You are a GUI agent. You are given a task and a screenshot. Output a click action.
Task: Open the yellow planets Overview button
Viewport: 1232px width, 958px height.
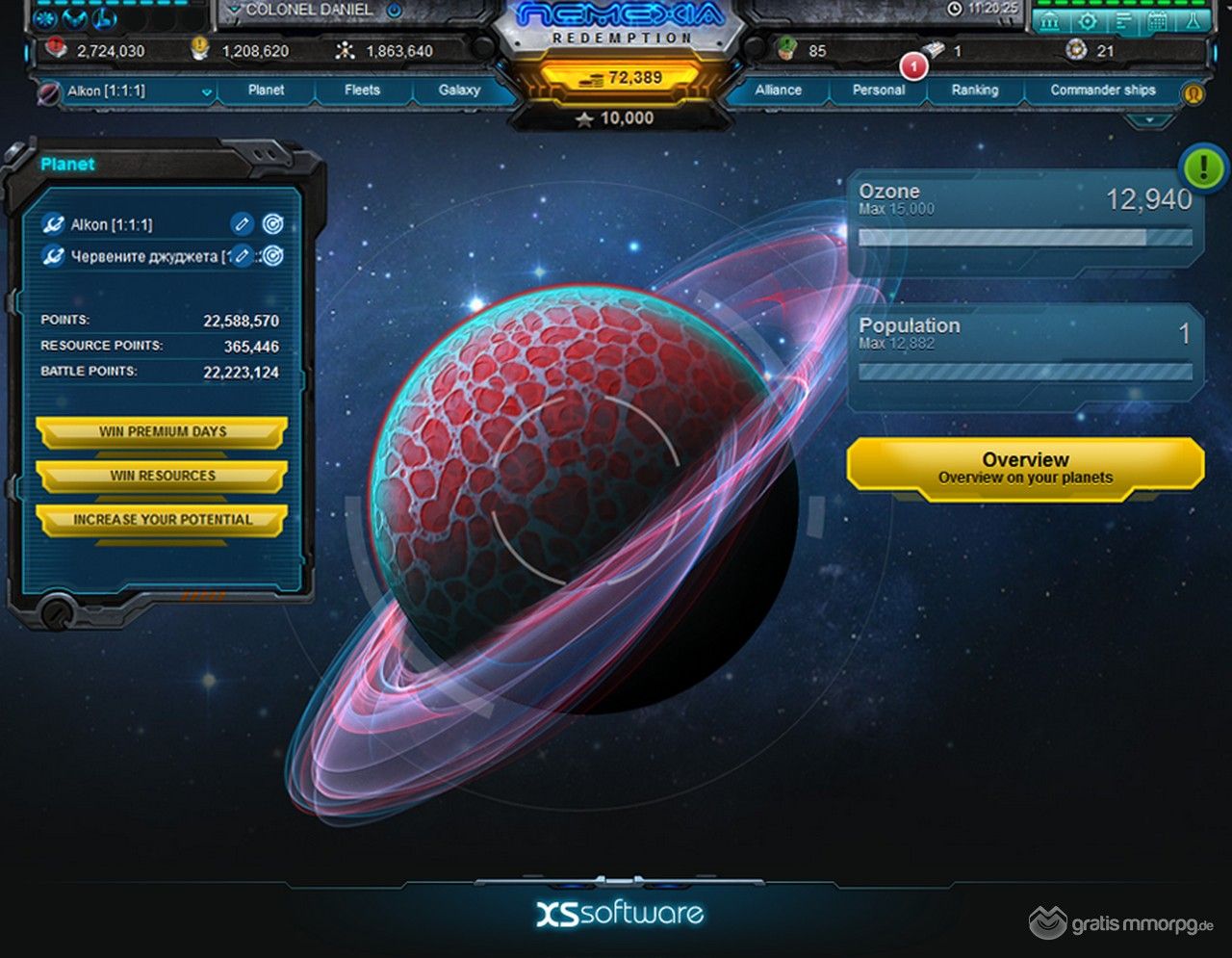point(1025,468)
